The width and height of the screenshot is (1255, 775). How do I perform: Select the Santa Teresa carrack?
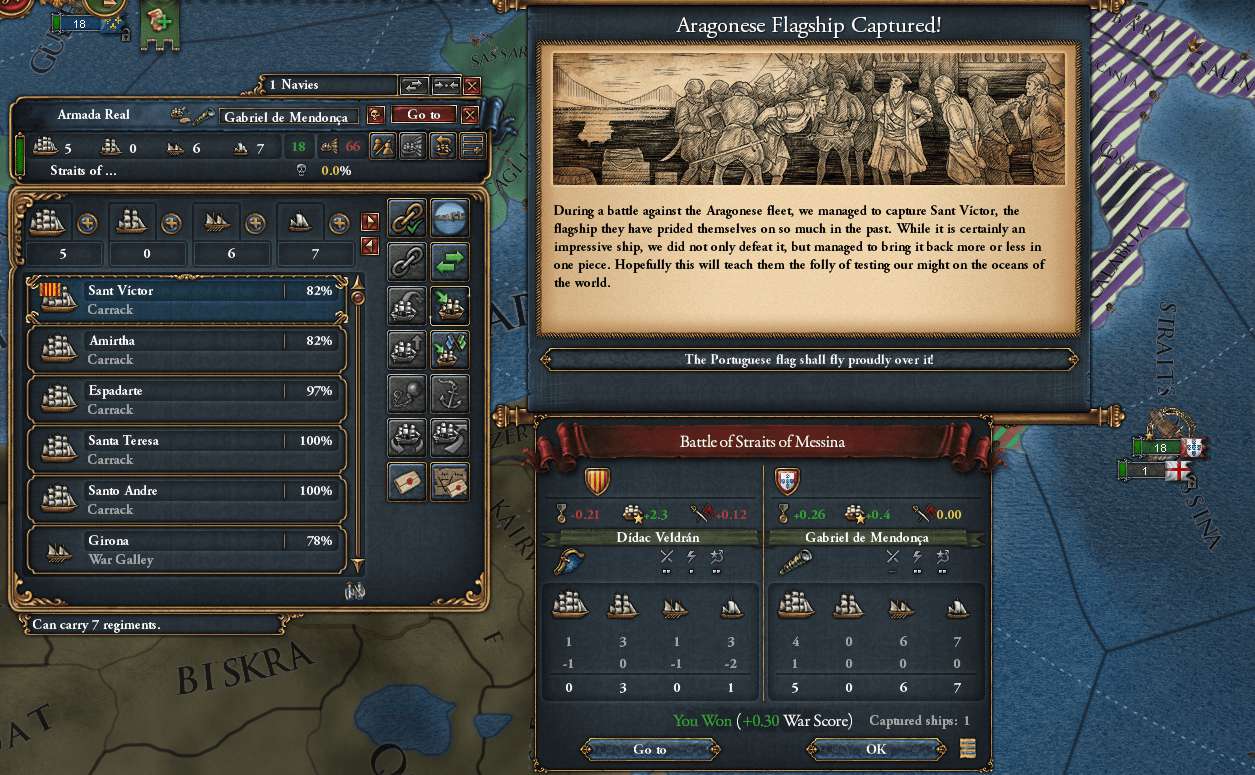pos(186,449)
